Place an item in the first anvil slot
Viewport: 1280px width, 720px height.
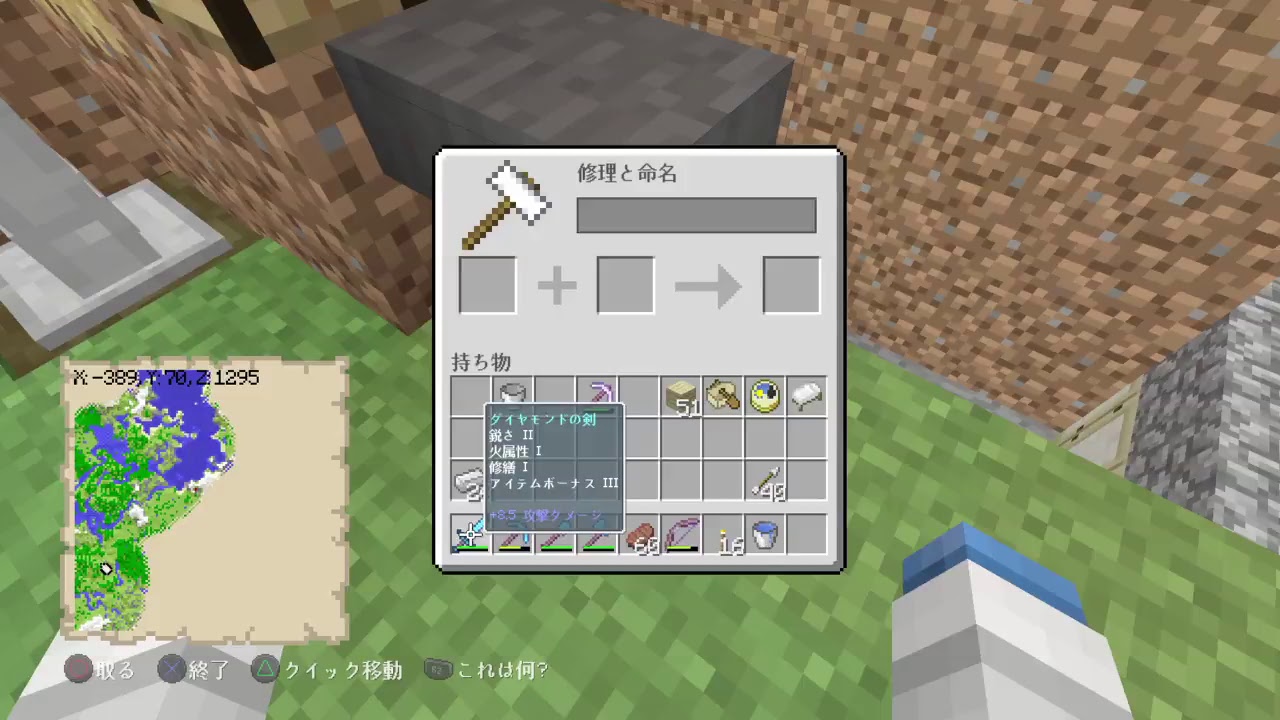point(487,284)
